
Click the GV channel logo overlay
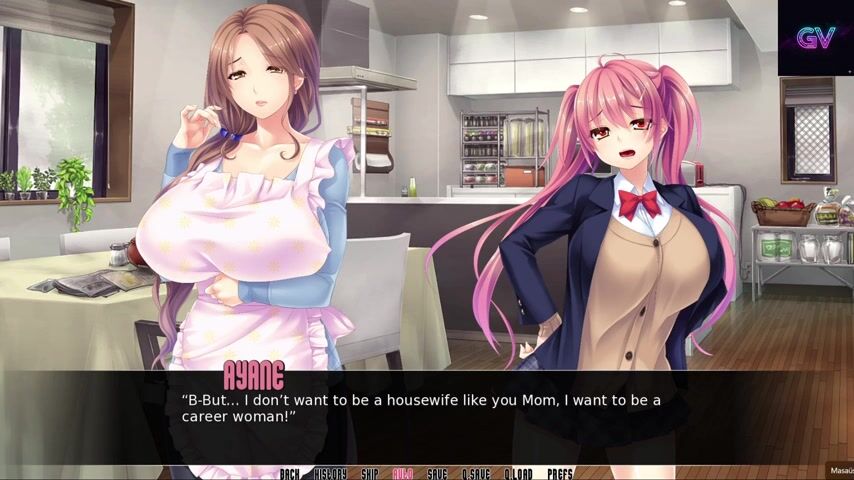pos(816,38)
